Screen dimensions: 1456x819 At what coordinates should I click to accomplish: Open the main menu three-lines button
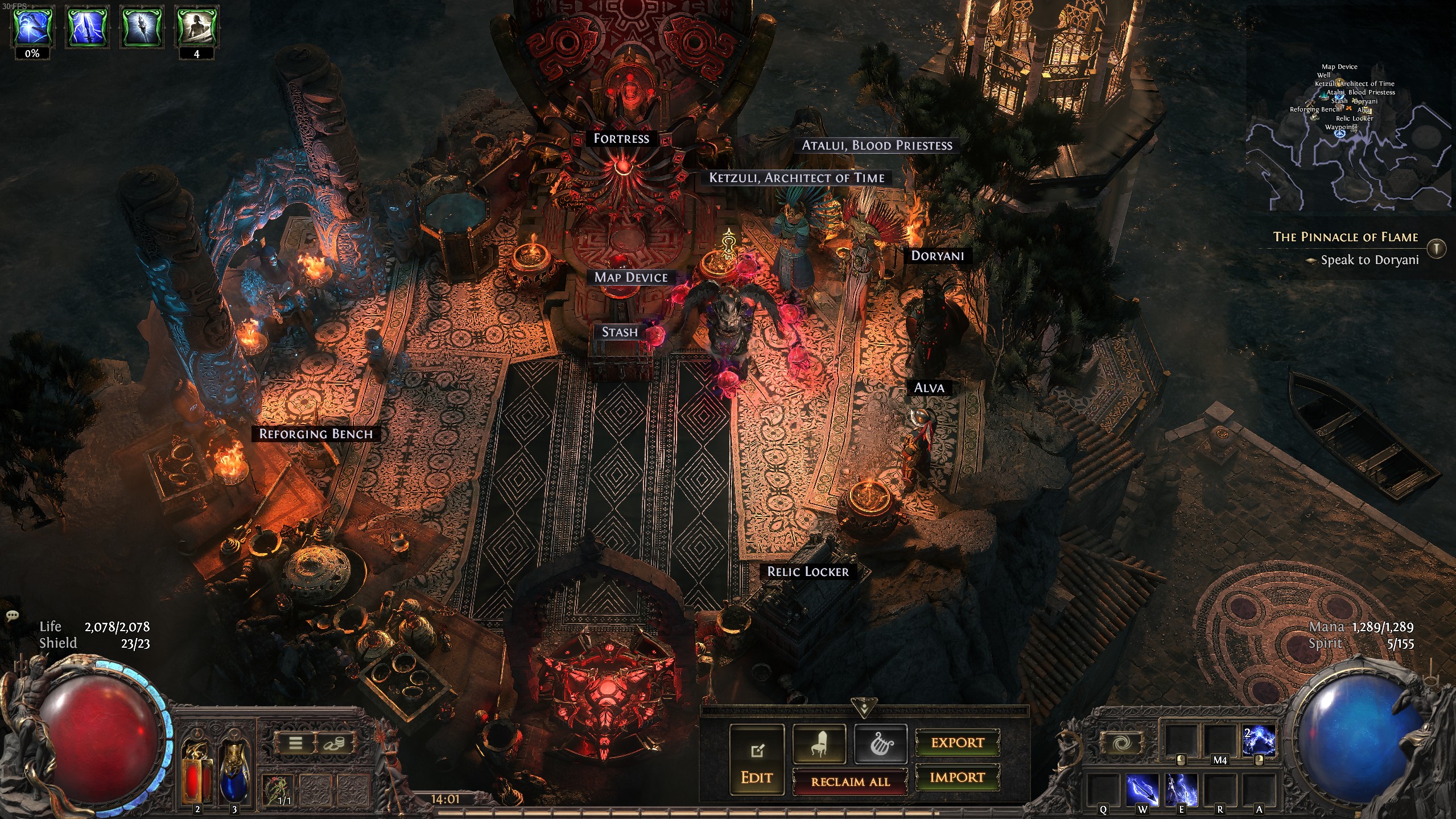tap(295, 743)
